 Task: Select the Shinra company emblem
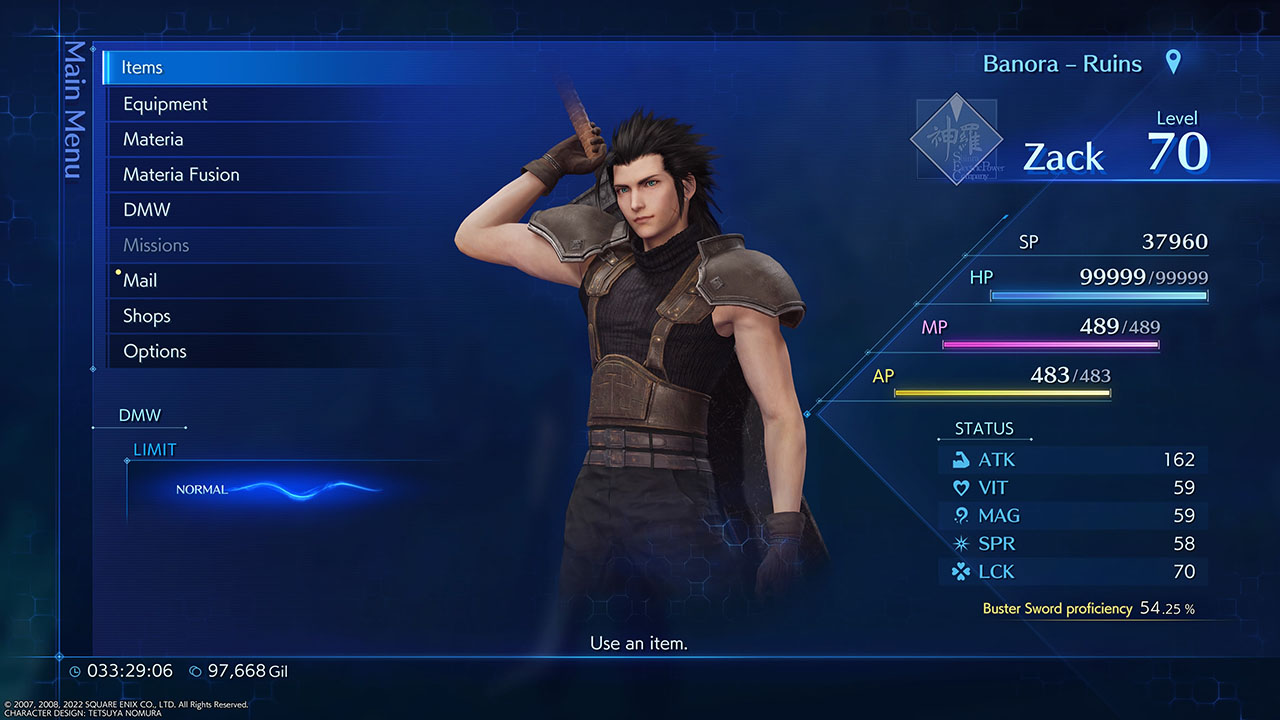click(x=956, y=138)
